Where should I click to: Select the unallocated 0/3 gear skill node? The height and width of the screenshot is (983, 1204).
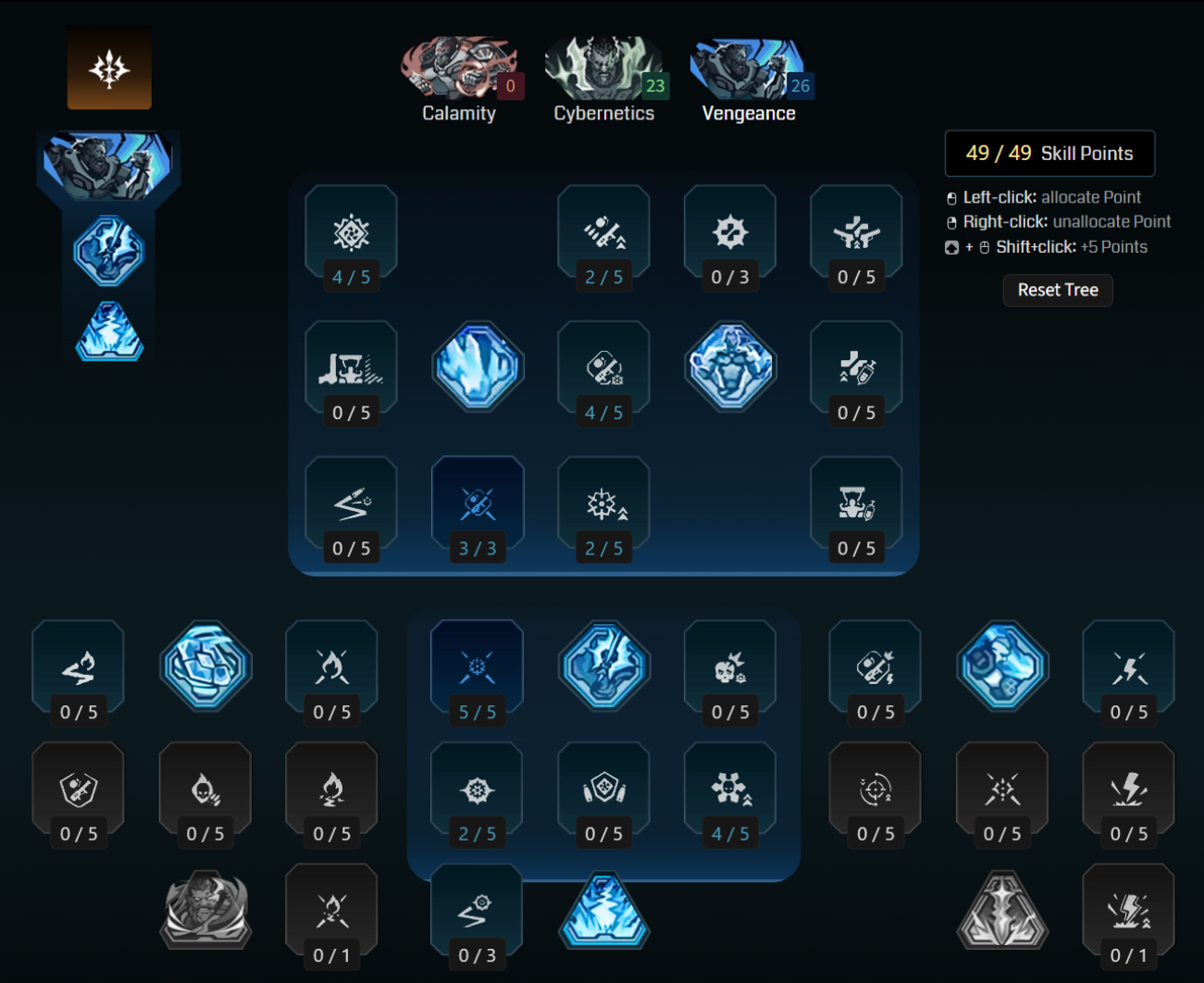point(729,231)
